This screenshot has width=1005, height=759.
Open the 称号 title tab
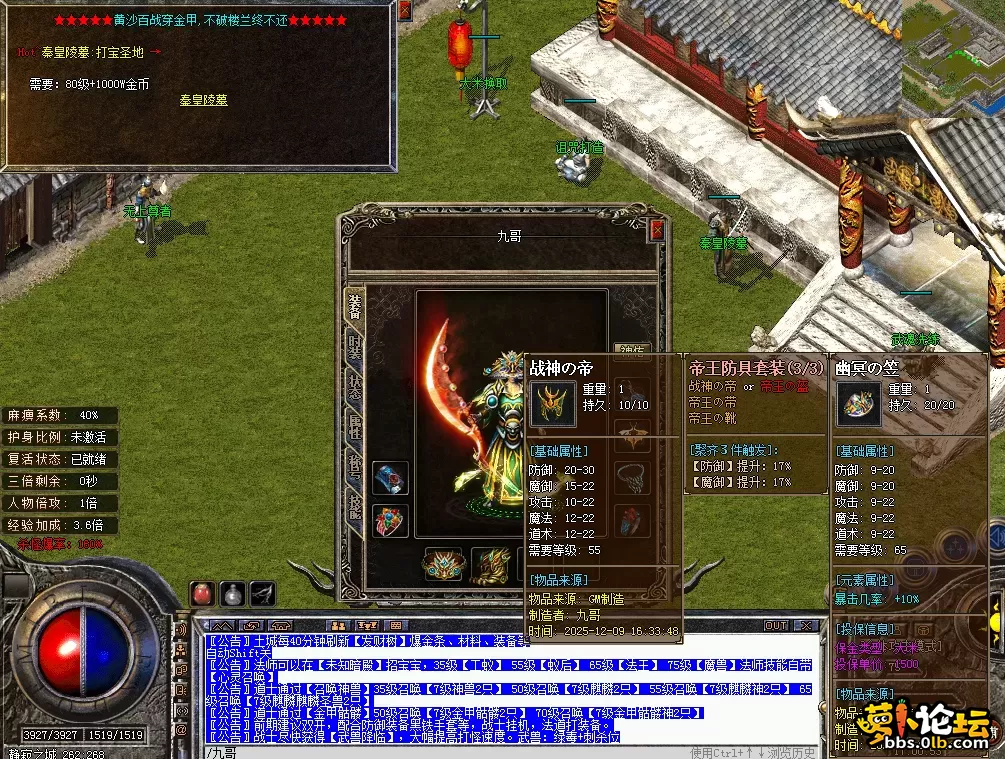point(355,466)
